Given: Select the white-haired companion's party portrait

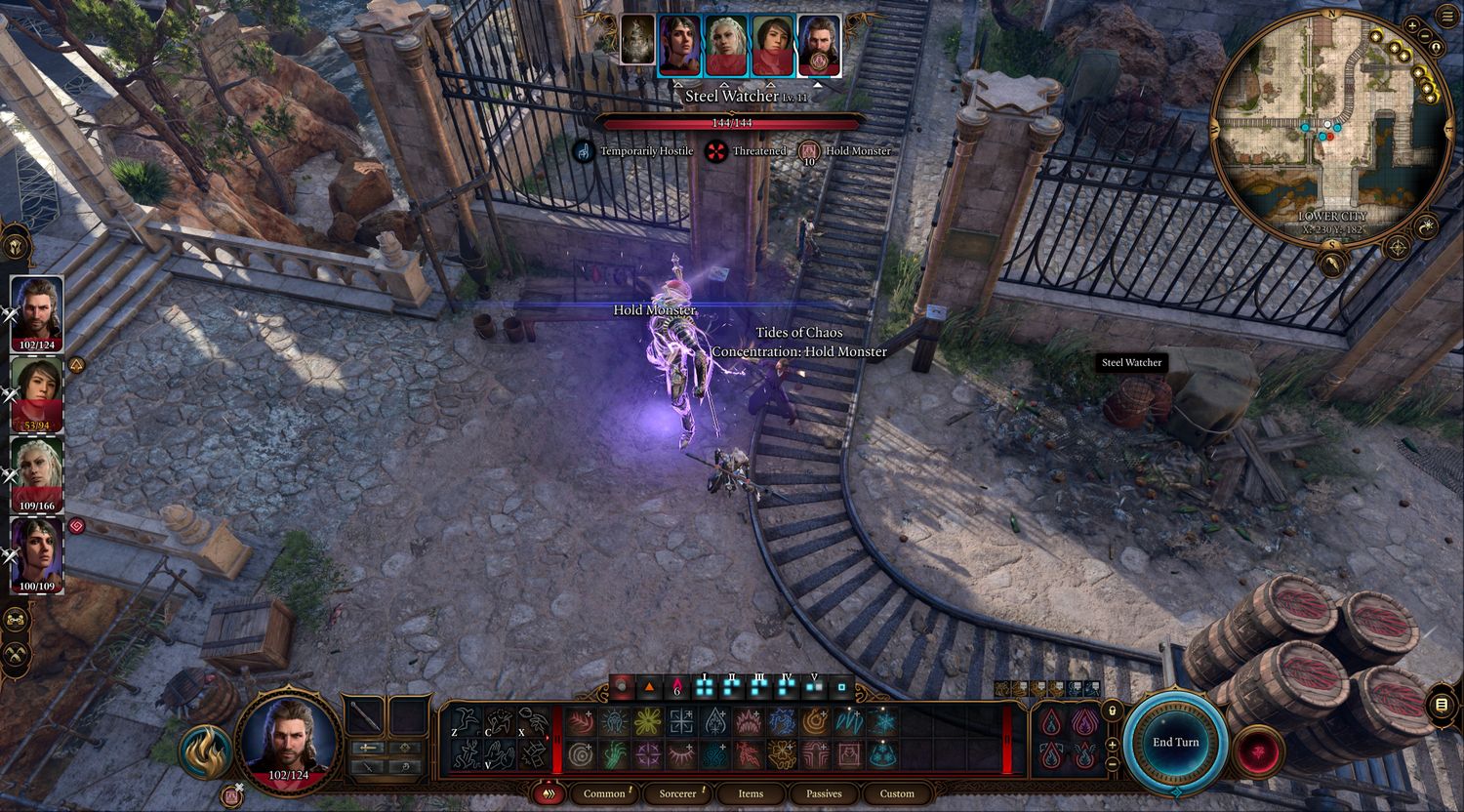Looking at the screenshot, I should coord(37,473).
